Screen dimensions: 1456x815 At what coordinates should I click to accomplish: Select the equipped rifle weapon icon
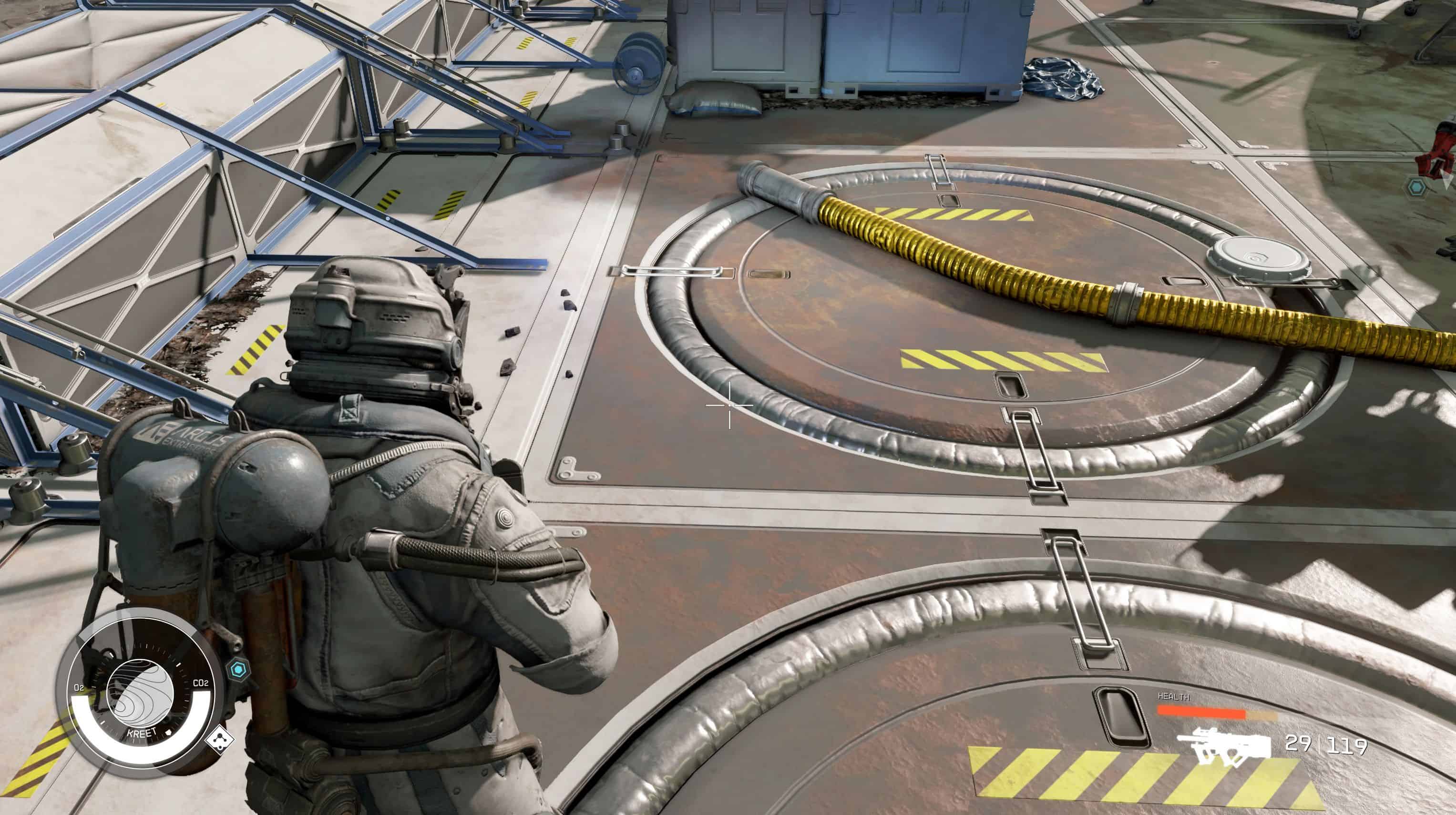[1224, 747]
